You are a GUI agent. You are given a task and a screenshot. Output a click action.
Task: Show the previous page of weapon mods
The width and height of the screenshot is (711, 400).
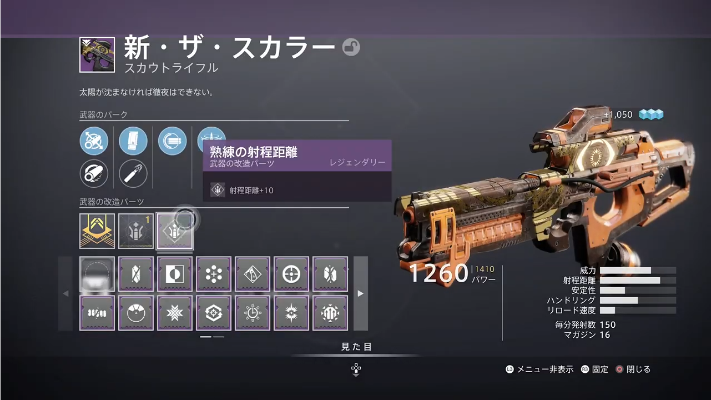(x=66, y=293)
